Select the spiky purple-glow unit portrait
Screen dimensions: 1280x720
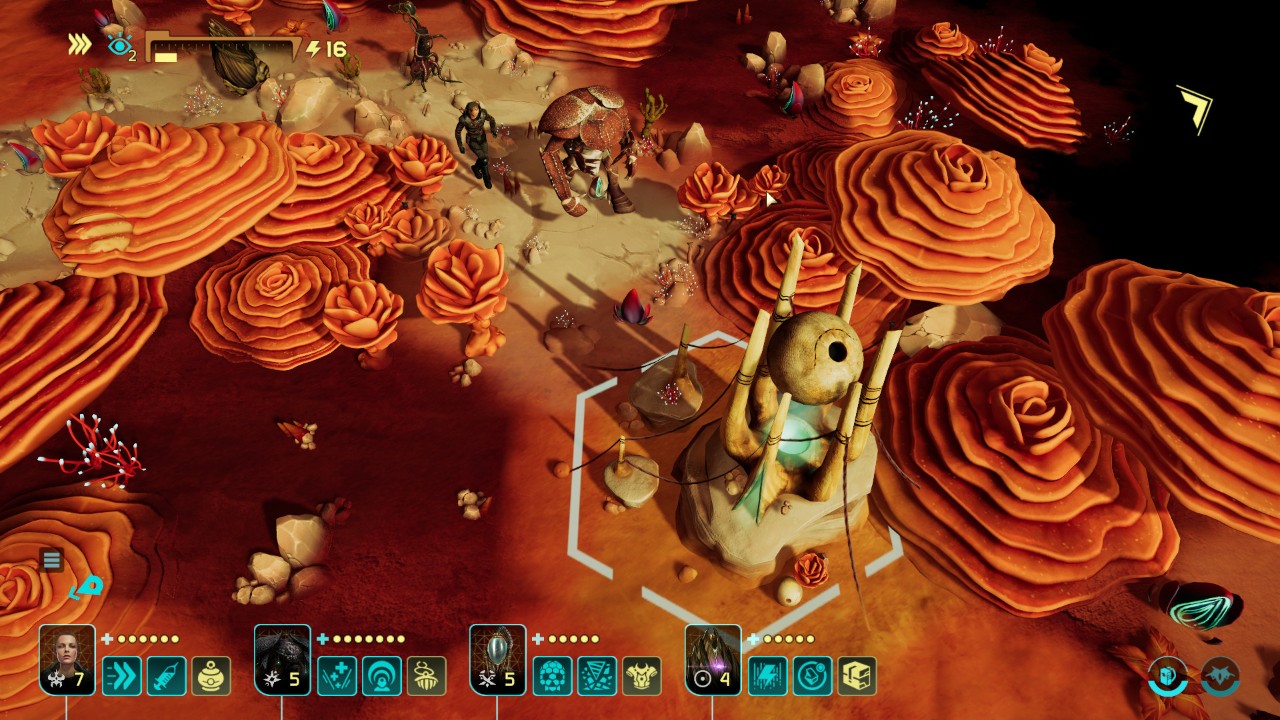[713, 657]
